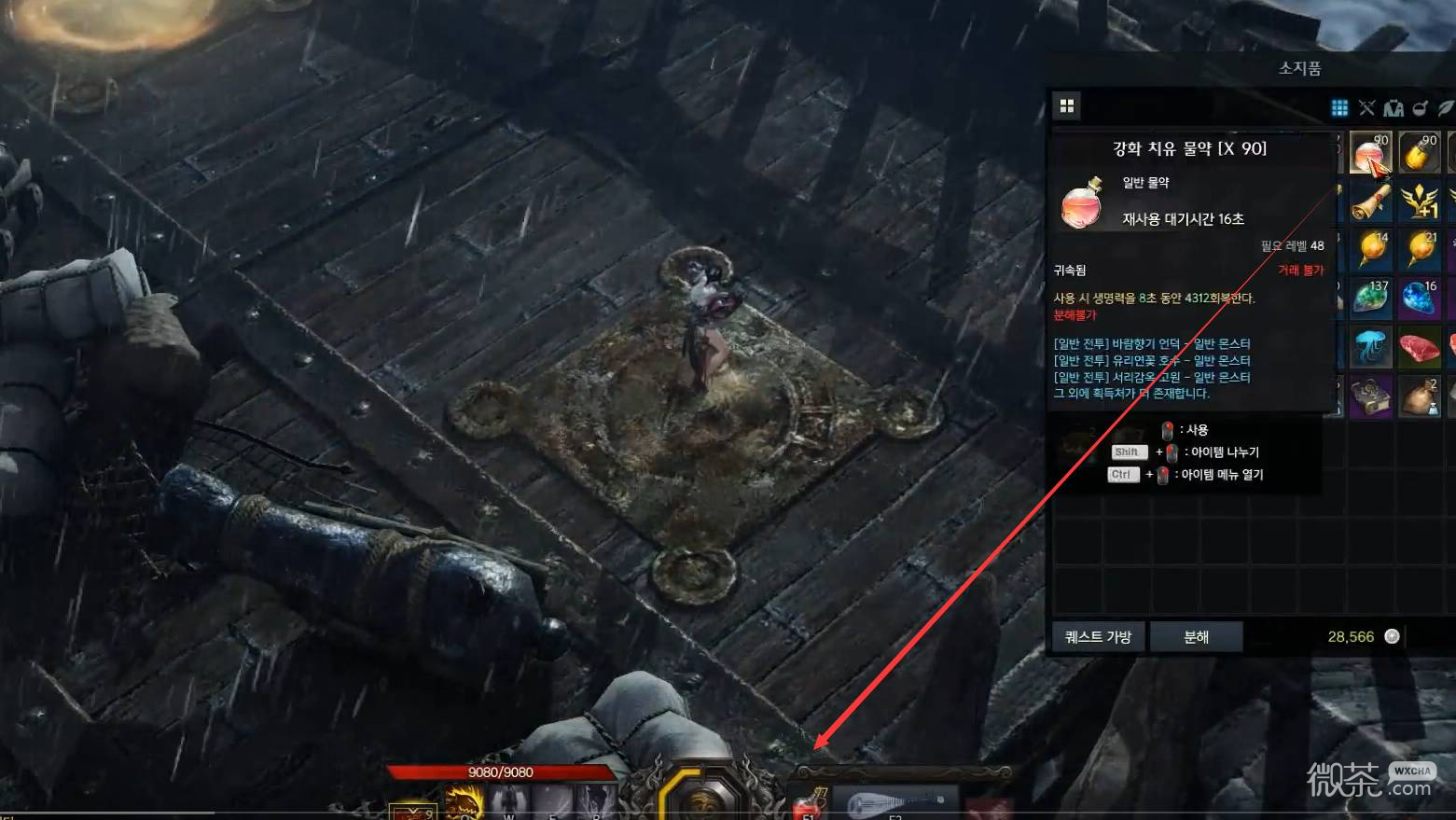This screenshot has width=1456, height=820.
Task: Select the golden orb stack of 14
Action: pyautogui.click(x=1369, y=250)
